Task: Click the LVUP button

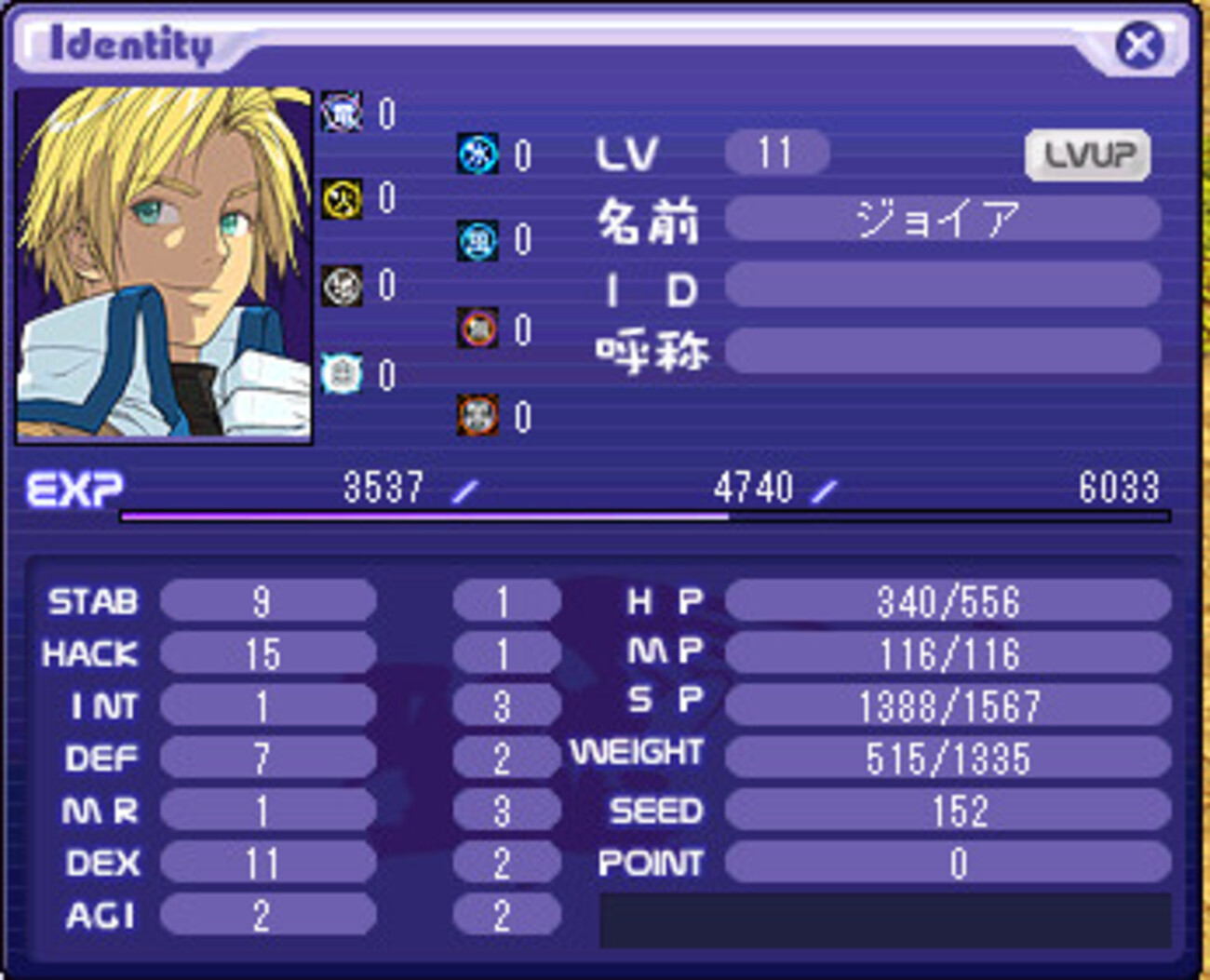Action: [x=1087, y=154]
